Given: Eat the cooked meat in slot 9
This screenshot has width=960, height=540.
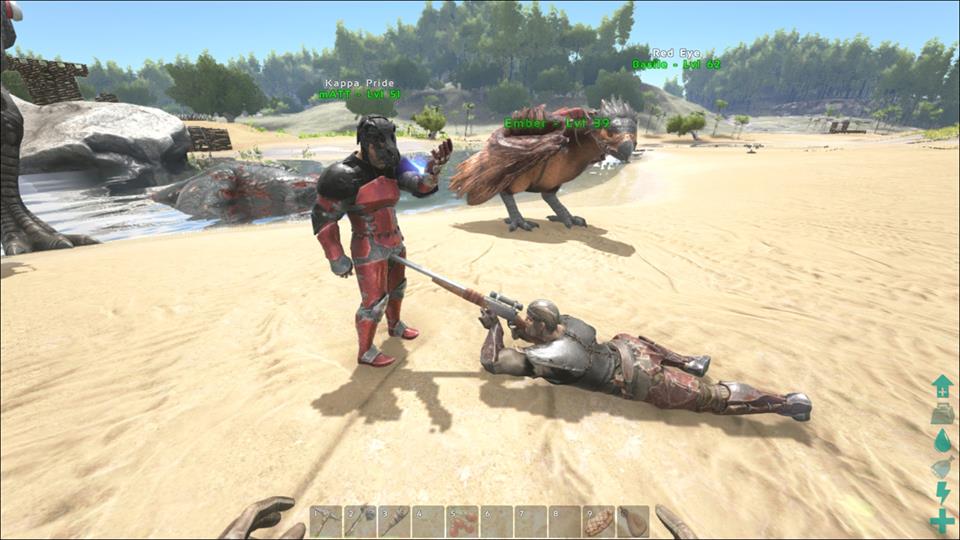Looking at the screenshot, I should (598, 521).
